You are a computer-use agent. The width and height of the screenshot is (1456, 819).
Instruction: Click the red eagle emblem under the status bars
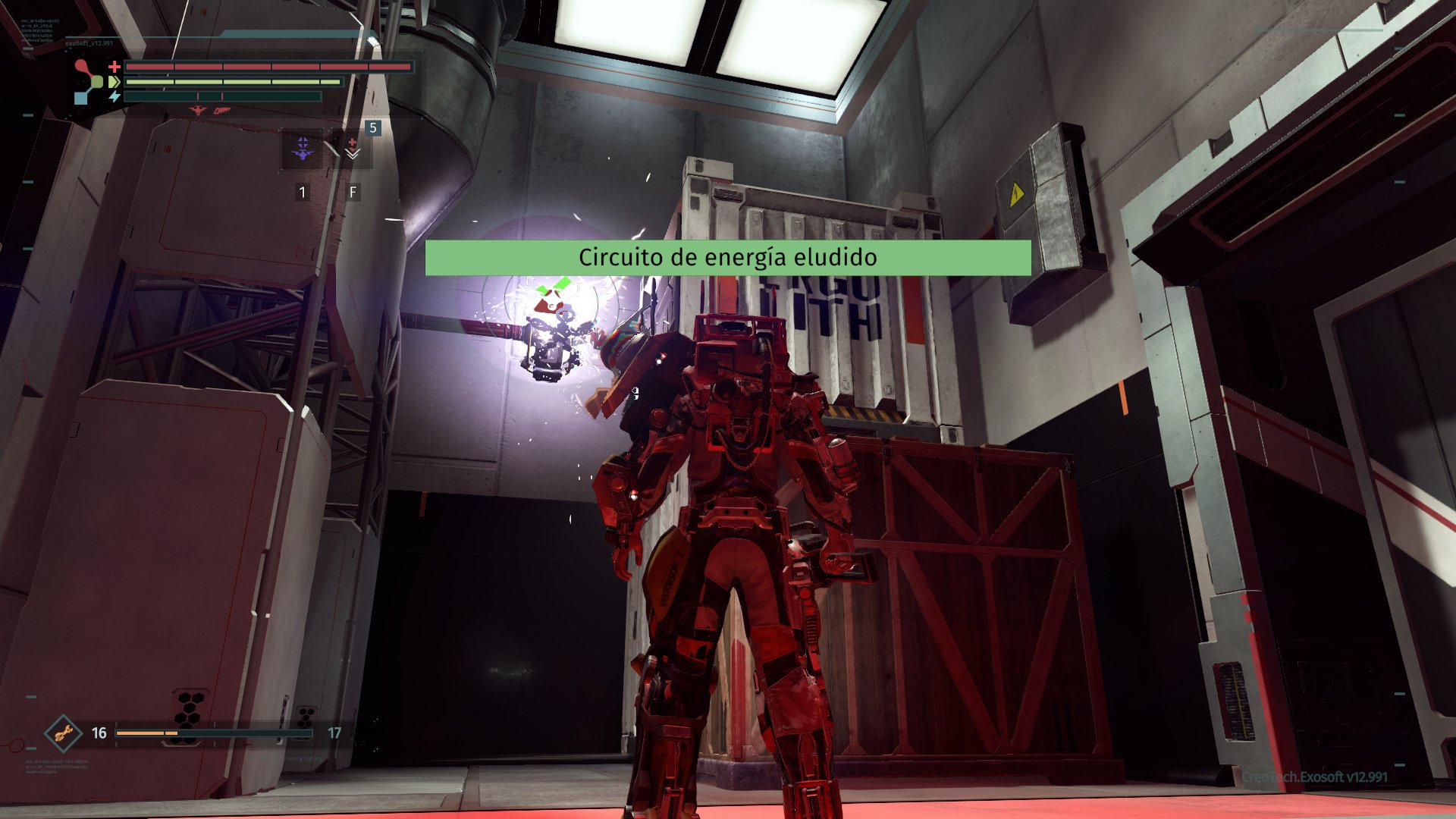point(198,111)
